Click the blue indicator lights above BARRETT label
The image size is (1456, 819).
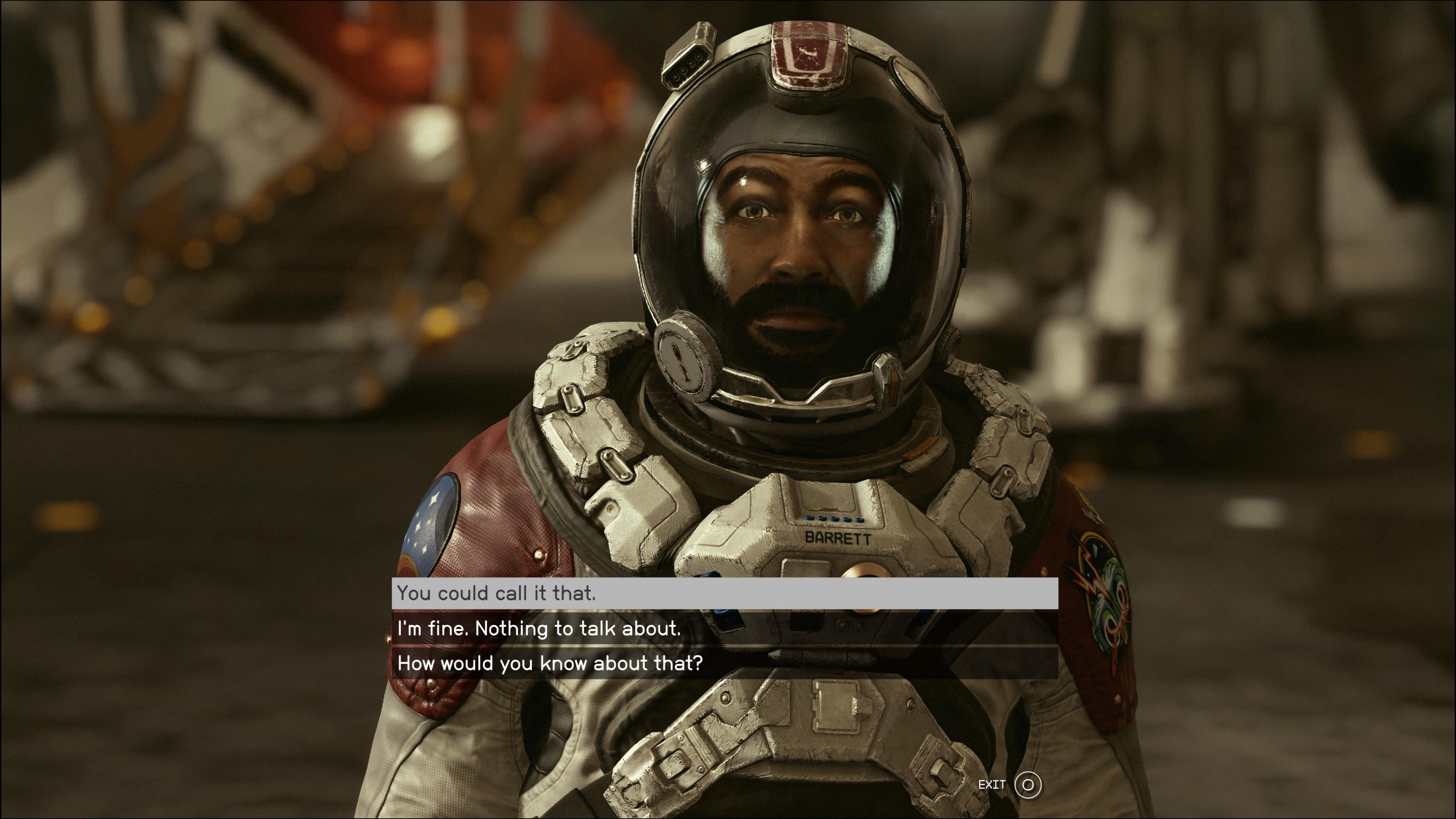pos(834,519)
